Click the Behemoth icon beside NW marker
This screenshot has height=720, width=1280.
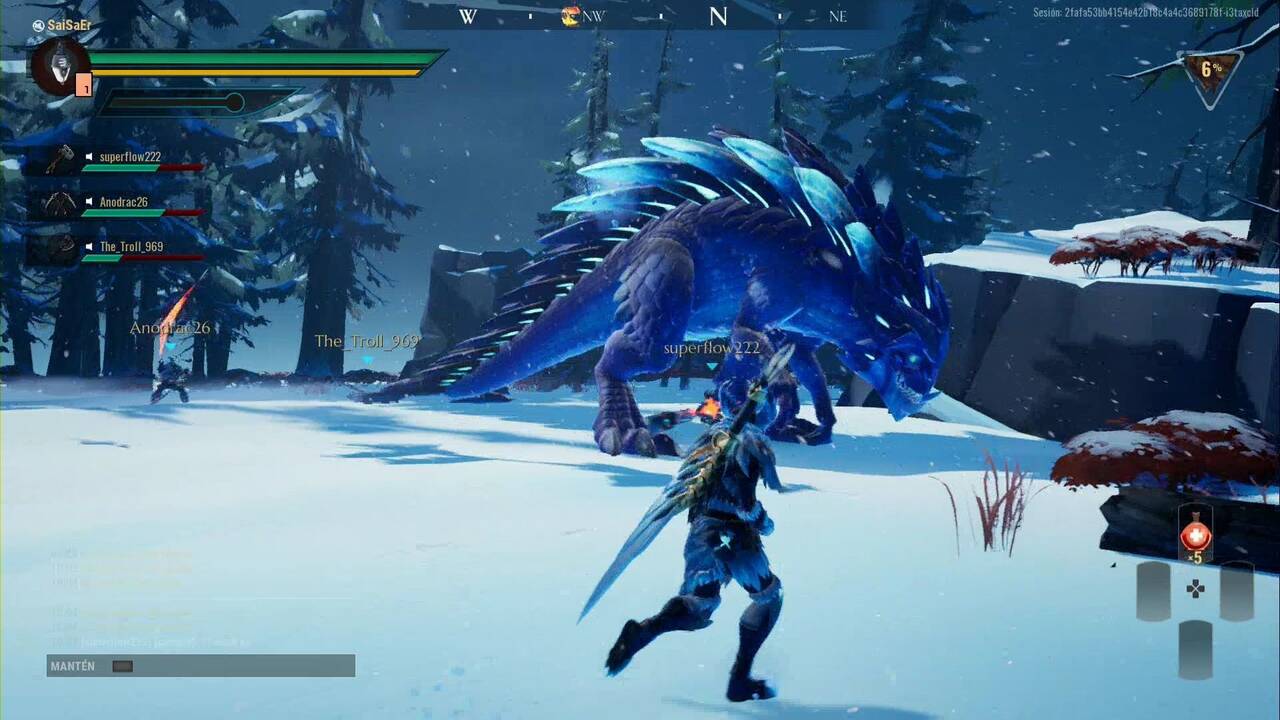(x=570, y=17)
